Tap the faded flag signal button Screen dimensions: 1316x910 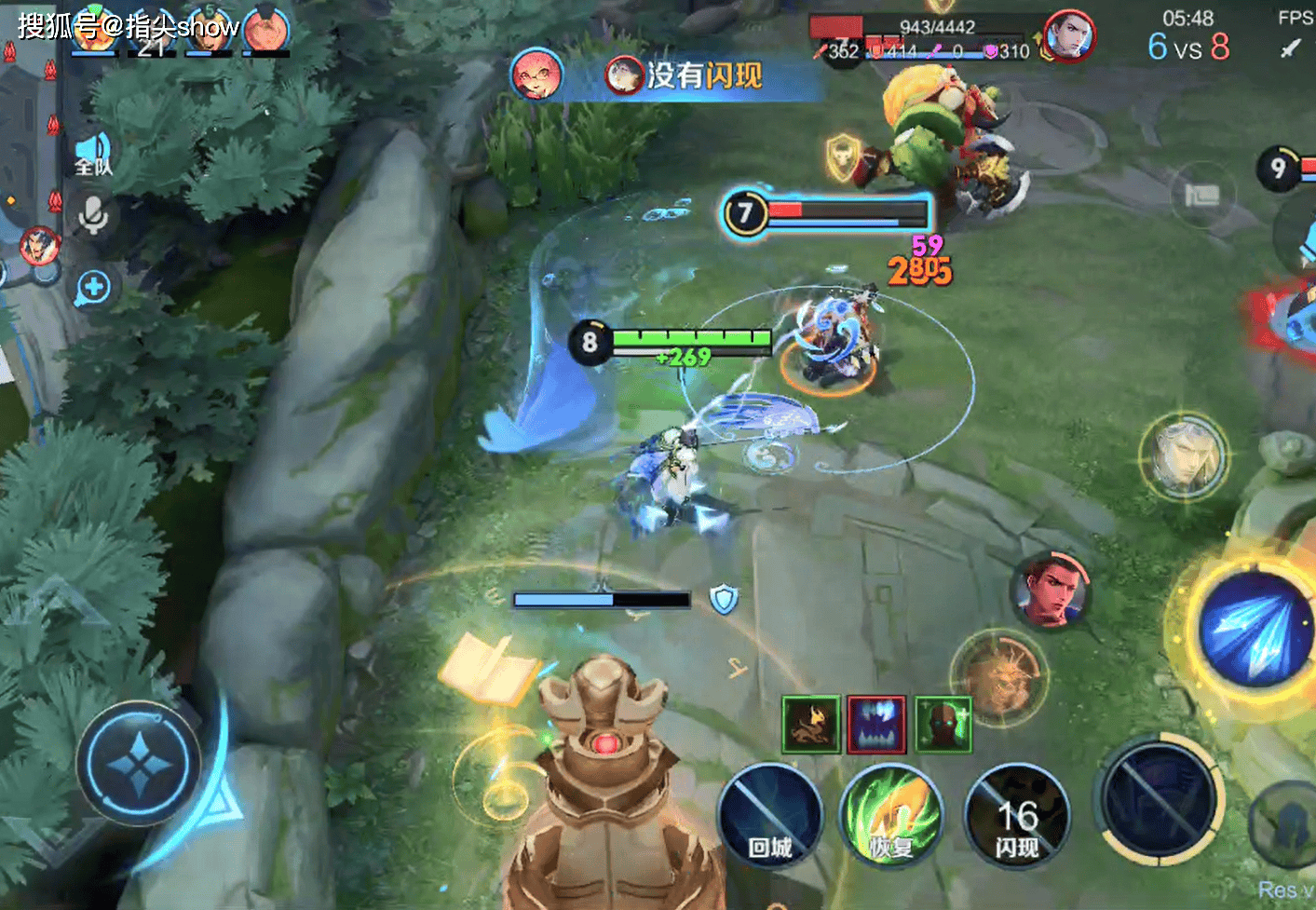(1201, 195)
